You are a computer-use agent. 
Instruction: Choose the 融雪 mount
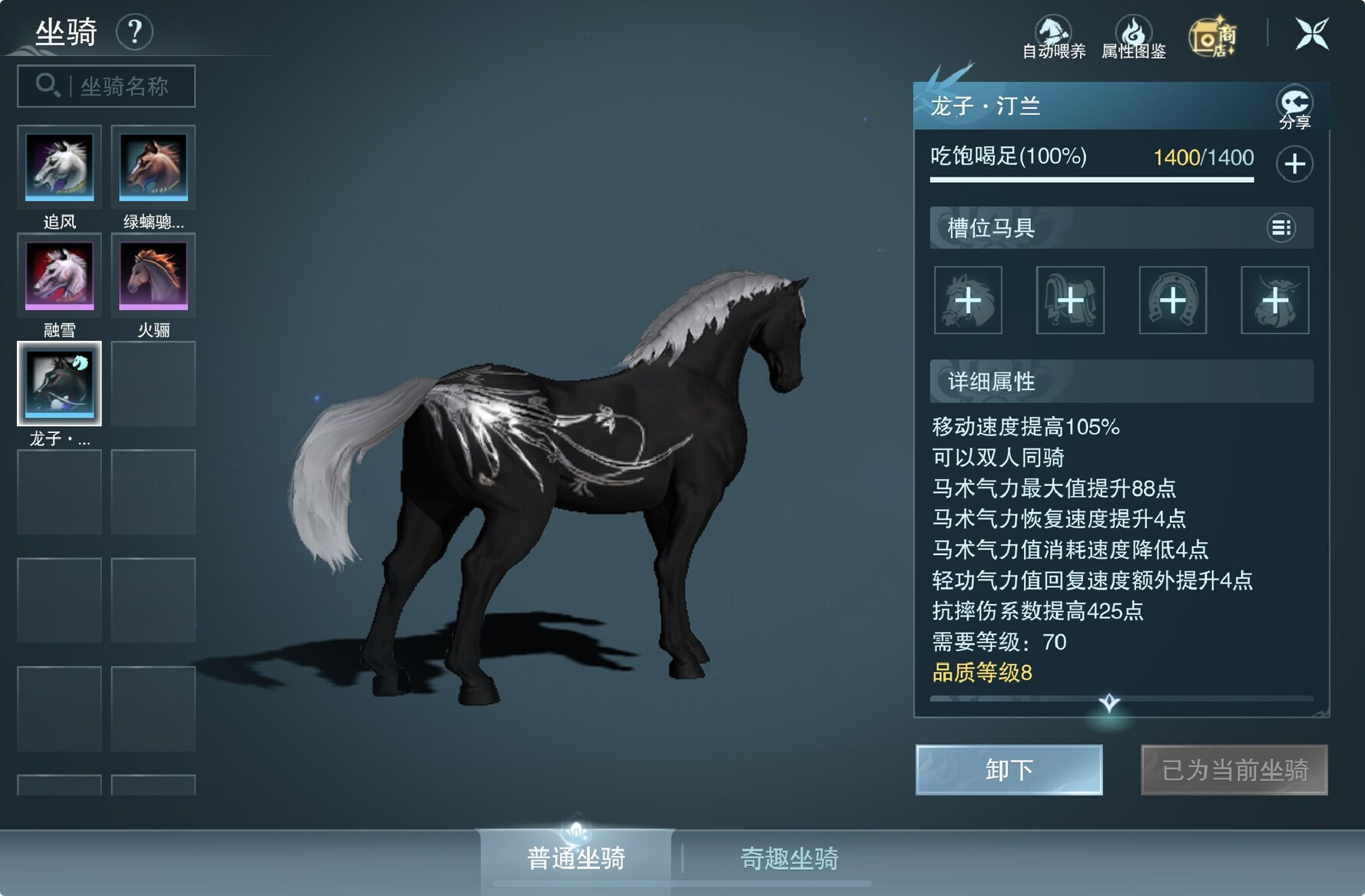[x=59, y=276]
